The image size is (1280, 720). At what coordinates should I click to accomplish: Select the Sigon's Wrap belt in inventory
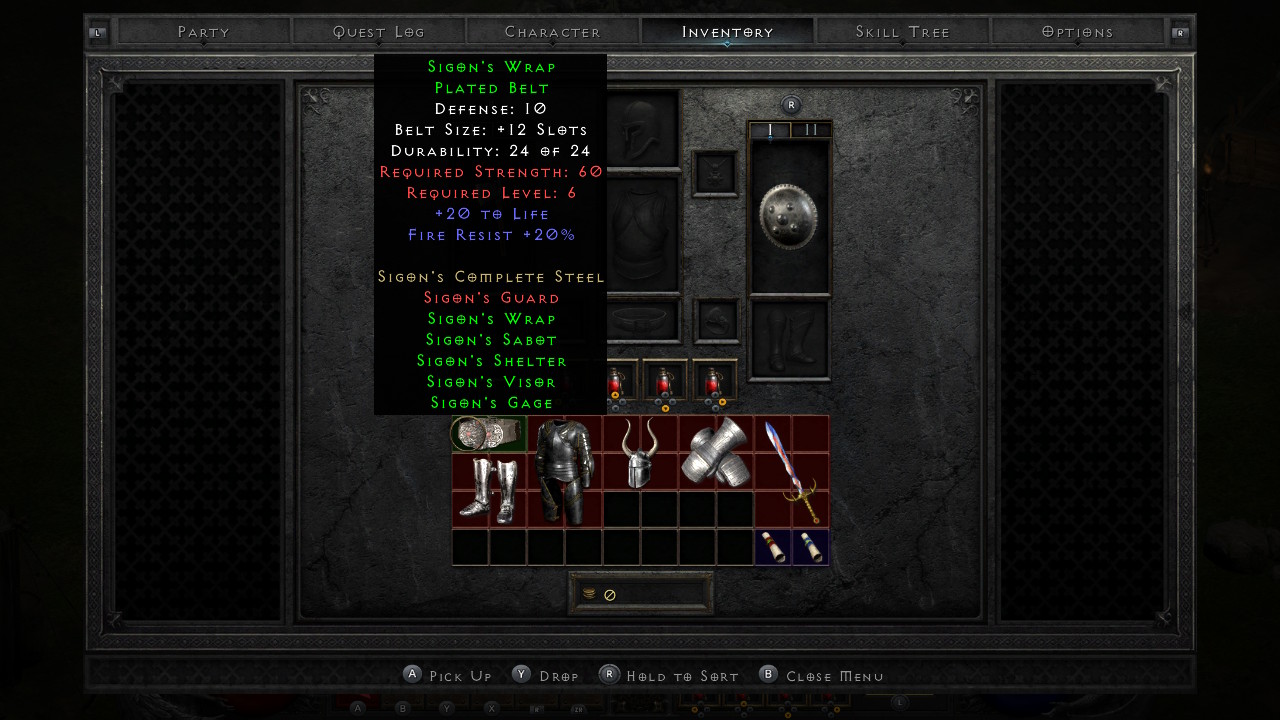(x=488, y=434)
